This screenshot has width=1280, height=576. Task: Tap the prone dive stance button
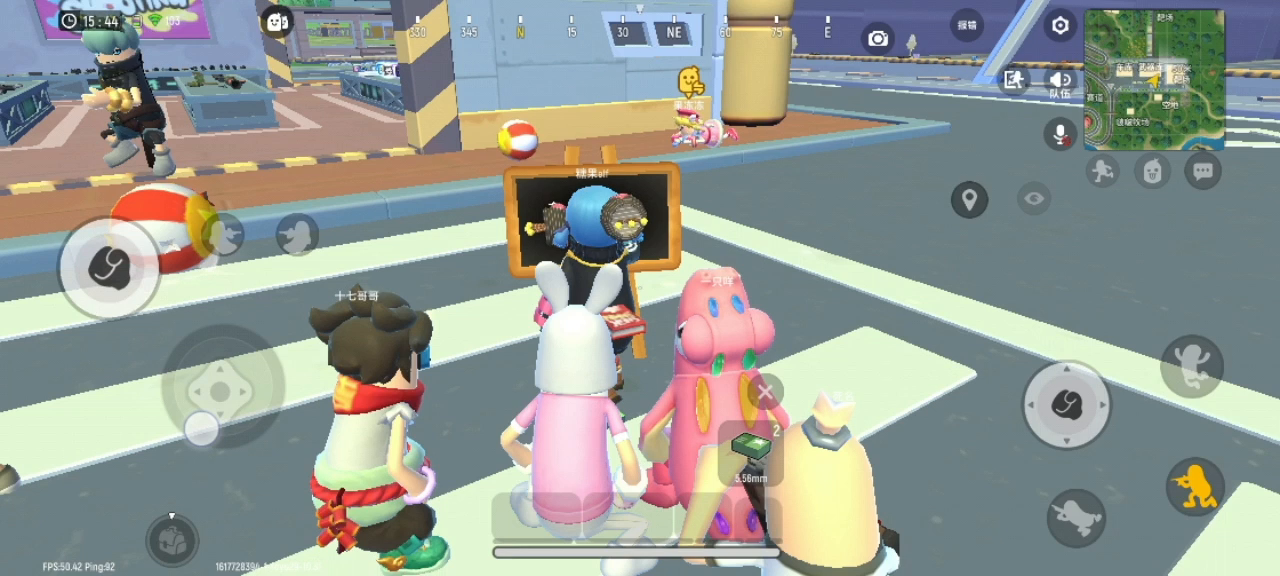point(1076,517)
